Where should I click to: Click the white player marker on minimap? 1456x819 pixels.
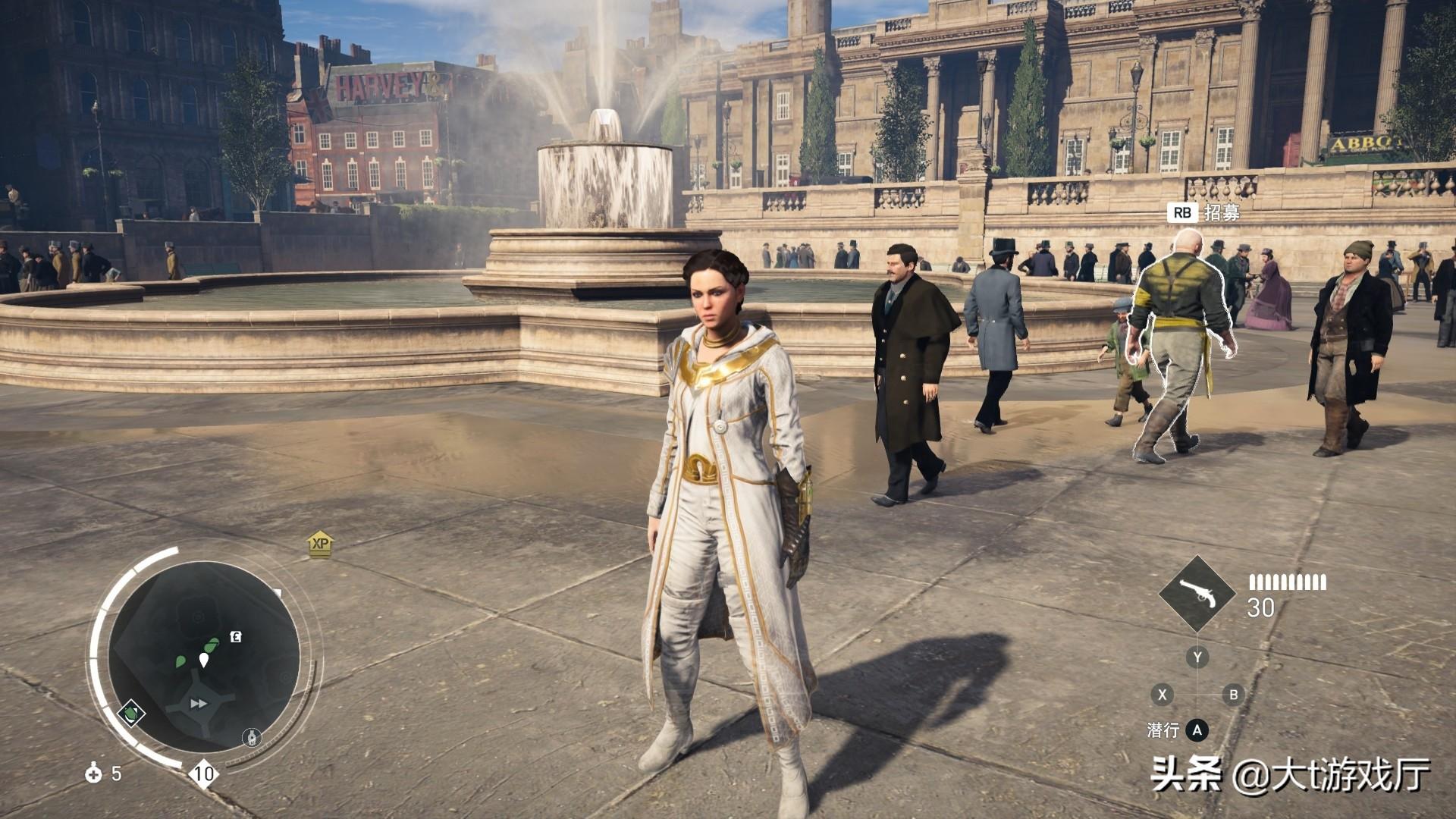tap(203, 660)
